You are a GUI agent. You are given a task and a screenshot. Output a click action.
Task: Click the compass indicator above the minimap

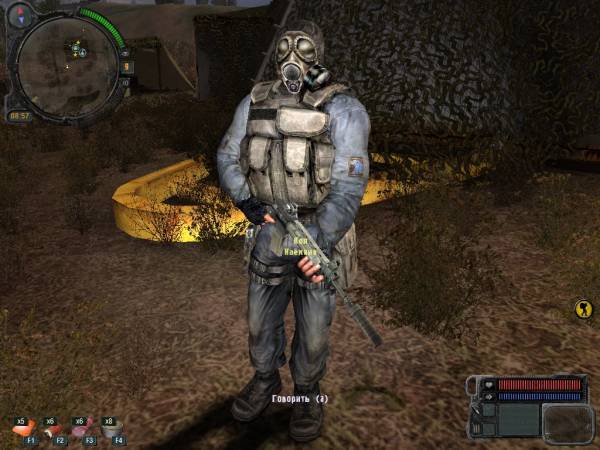click(21, 14)
